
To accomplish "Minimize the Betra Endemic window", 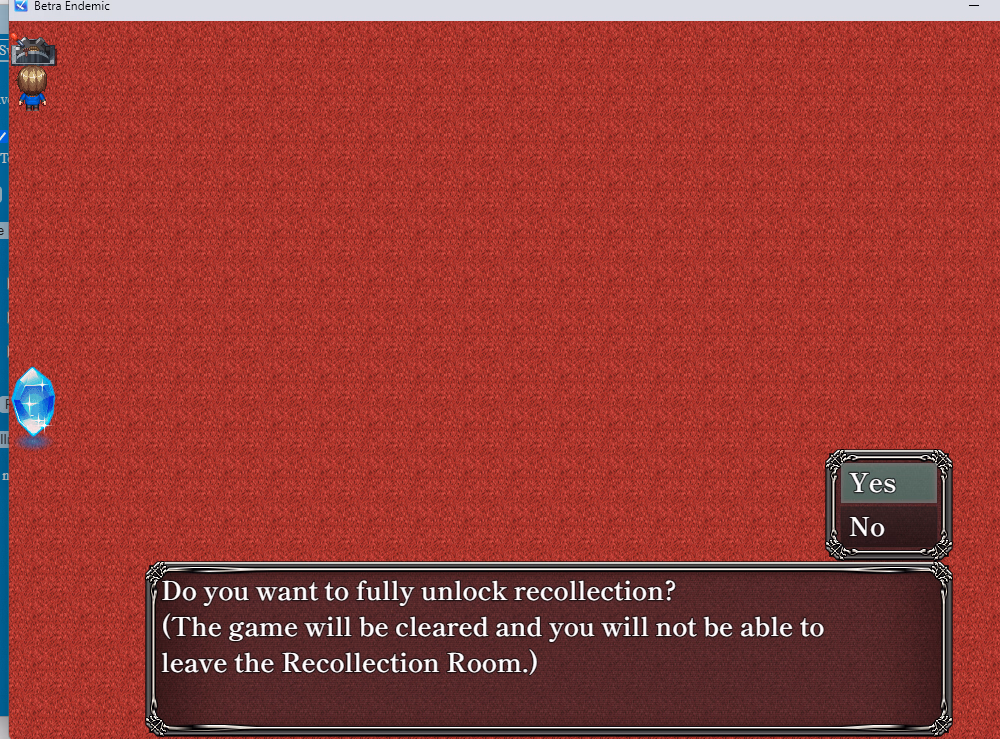I will (974, 6).
